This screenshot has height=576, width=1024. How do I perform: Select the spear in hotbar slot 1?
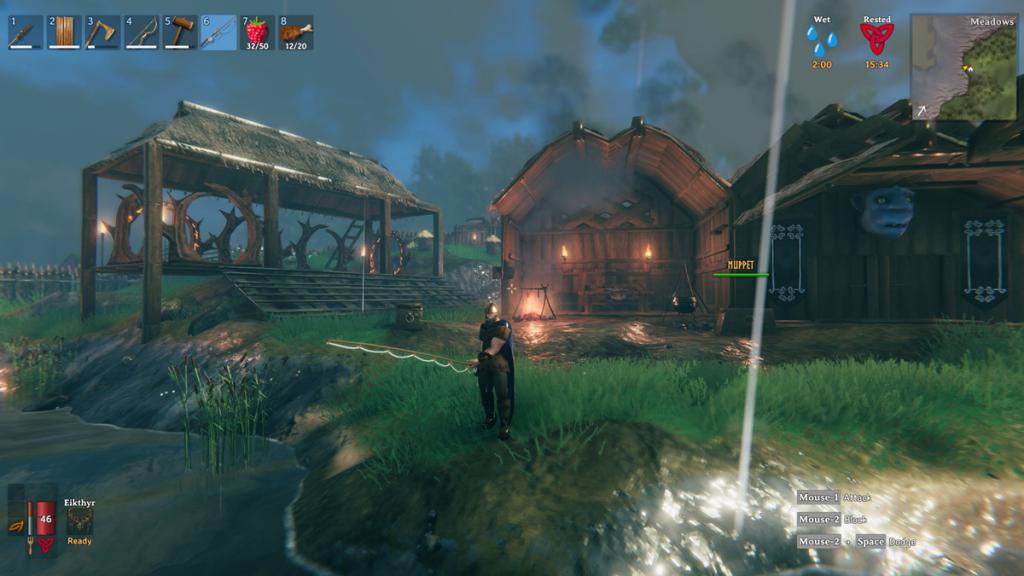[x=24, y=33]
